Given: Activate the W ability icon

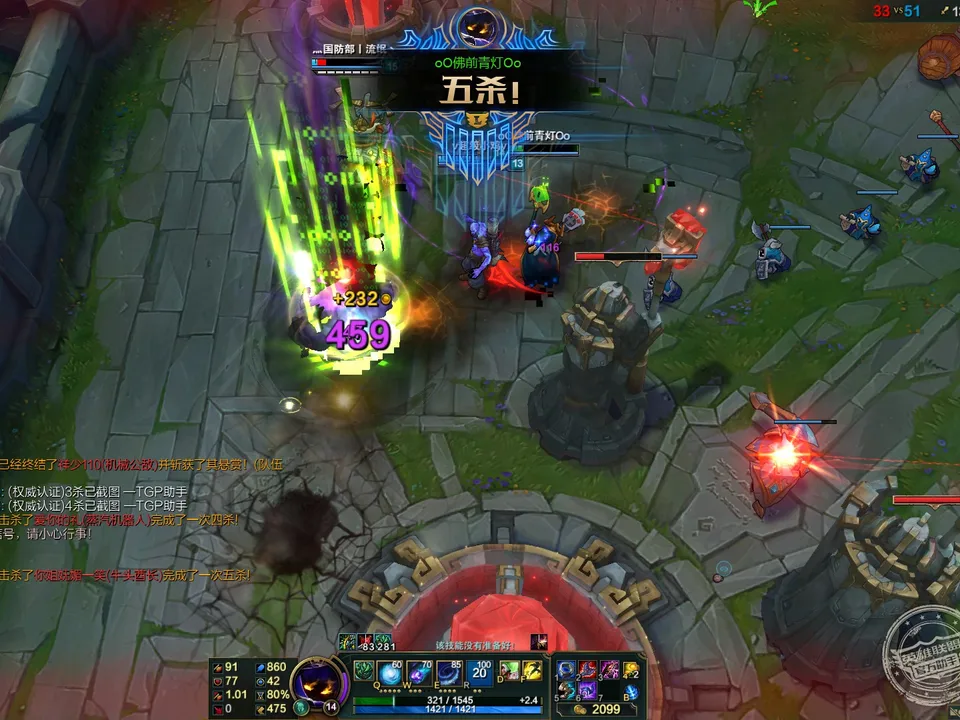Looking at the screenshot, I should [x=421, y=672].
